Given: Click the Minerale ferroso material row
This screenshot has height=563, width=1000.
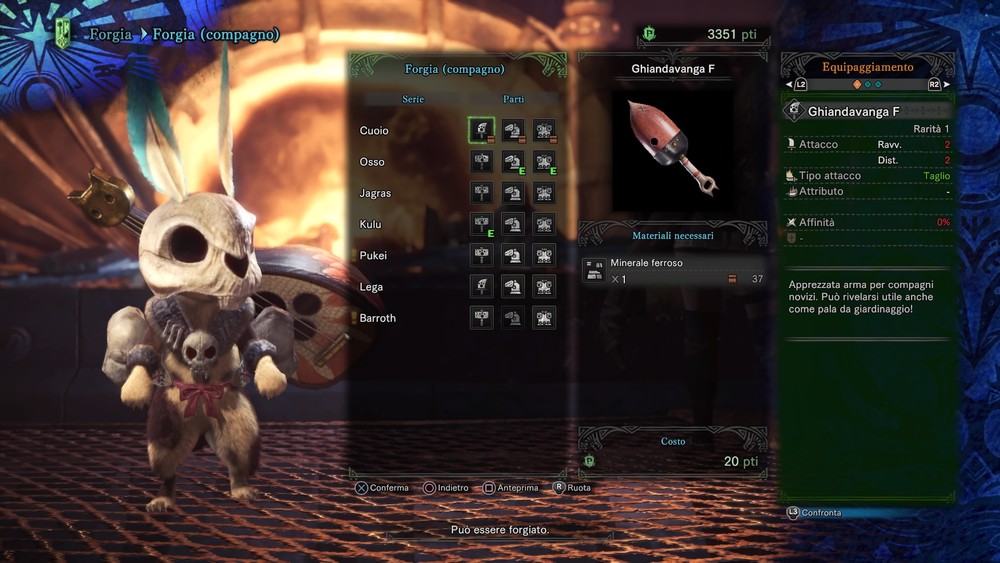Looking at the screenshot, I should pos(673,271).
